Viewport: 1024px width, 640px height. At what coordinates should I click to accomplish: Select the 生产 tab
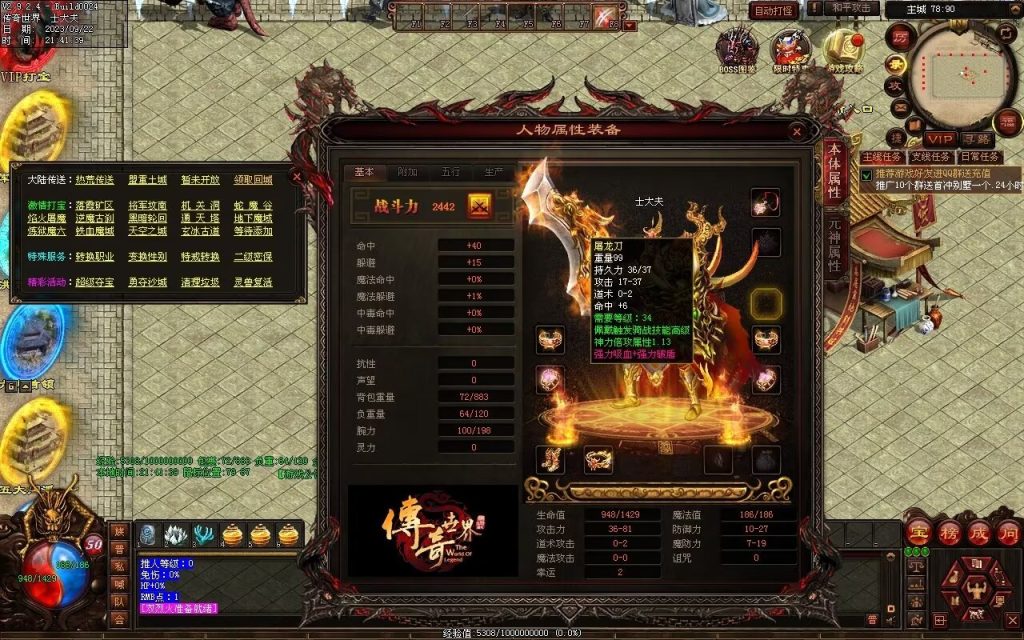(493, 172)
